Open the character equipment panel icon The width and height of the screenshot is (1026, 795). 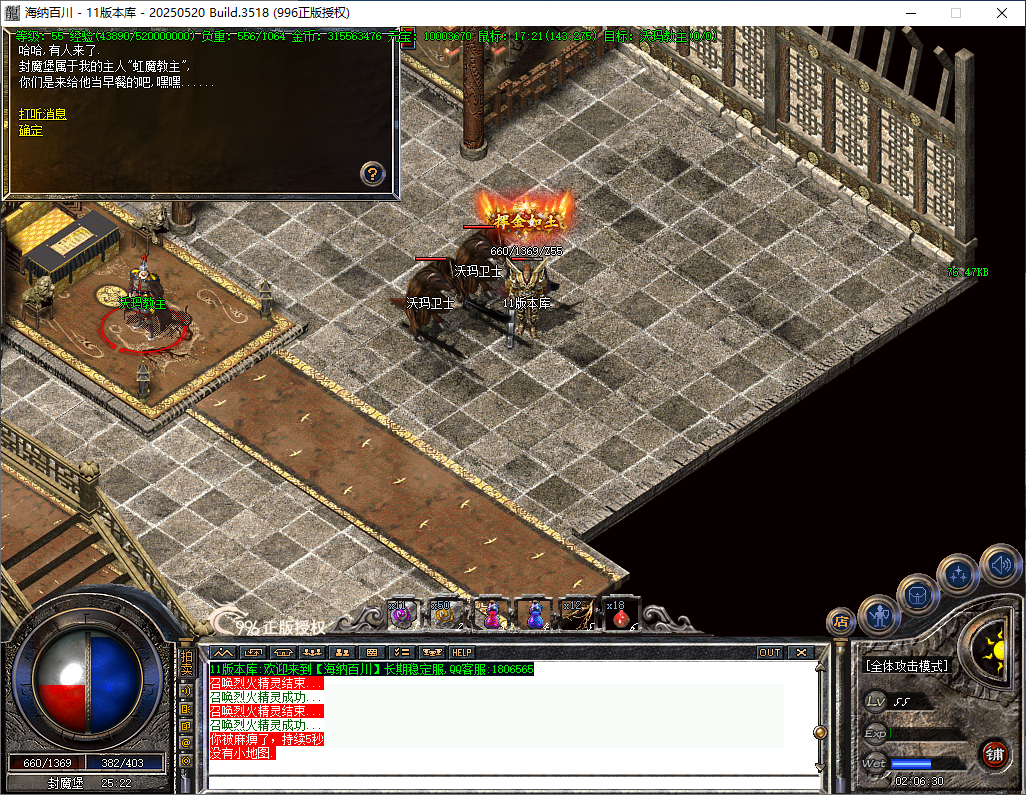[880, 615]
